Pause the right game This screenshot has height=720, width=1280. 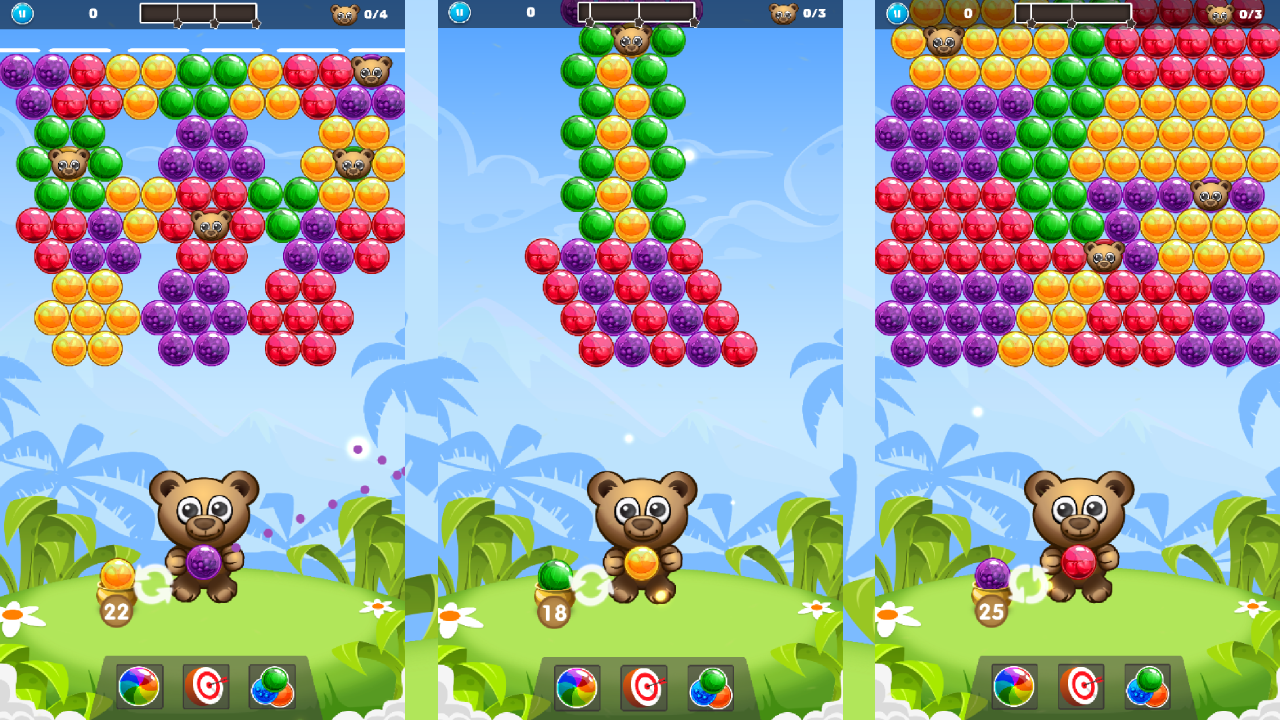coord(895,14)
